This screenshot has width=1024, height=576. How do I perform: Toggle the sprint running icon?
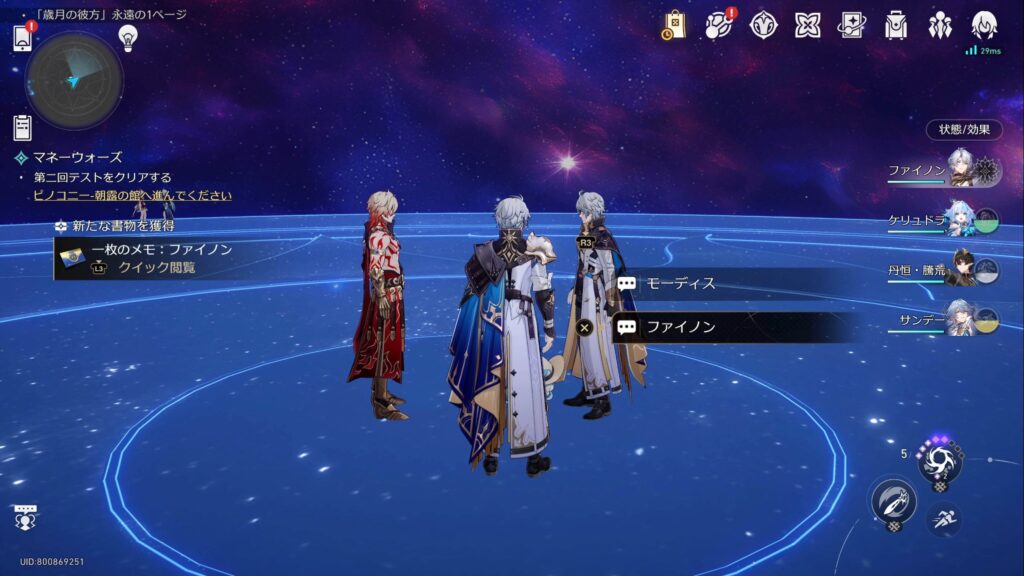tap(944, 518)
